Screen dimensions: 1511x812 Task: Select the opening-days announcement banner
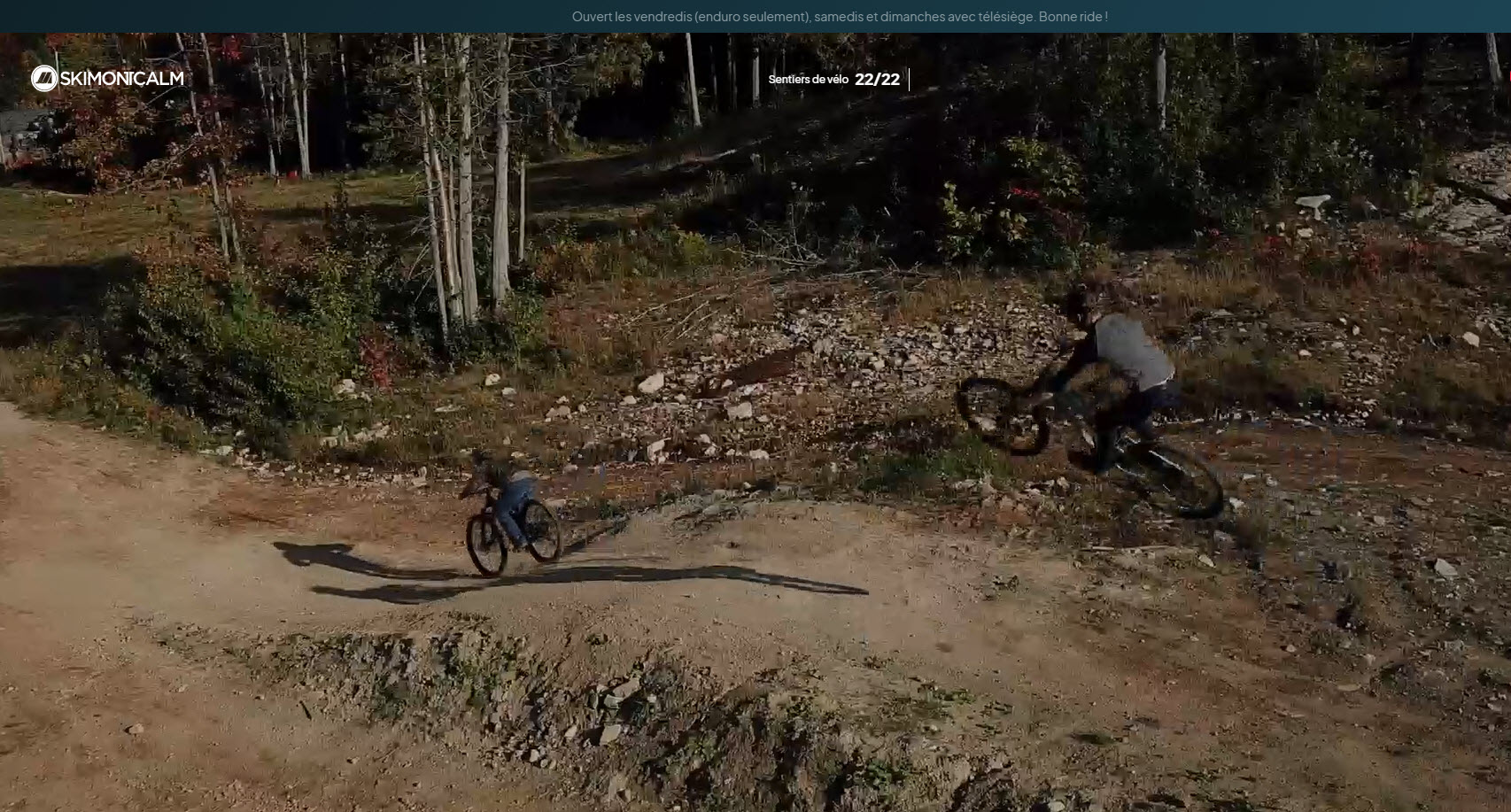click(839, 16)
